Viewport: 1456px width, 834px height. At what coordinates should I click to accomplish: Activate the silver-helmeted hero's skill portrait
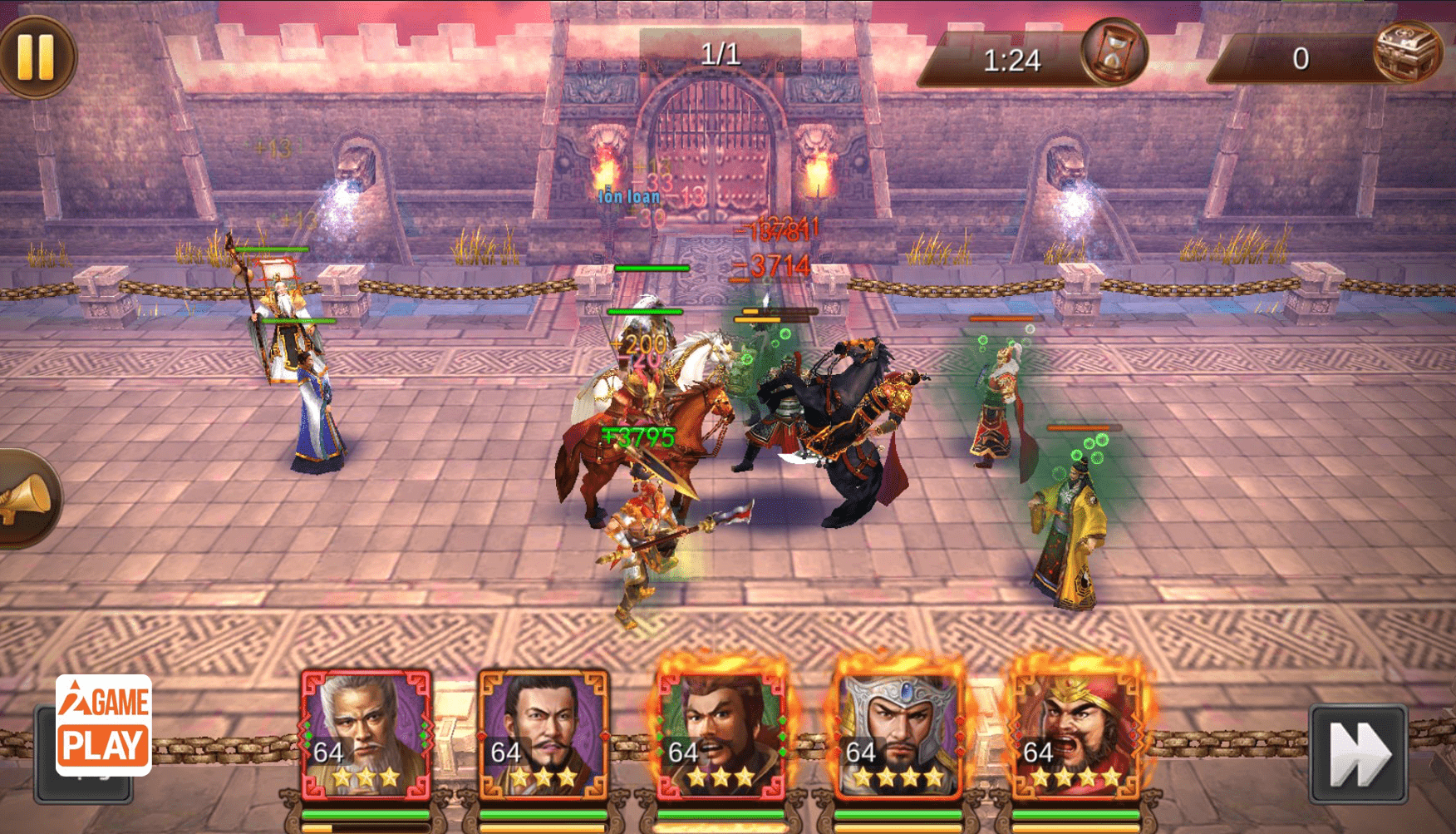tap(898, 733)
